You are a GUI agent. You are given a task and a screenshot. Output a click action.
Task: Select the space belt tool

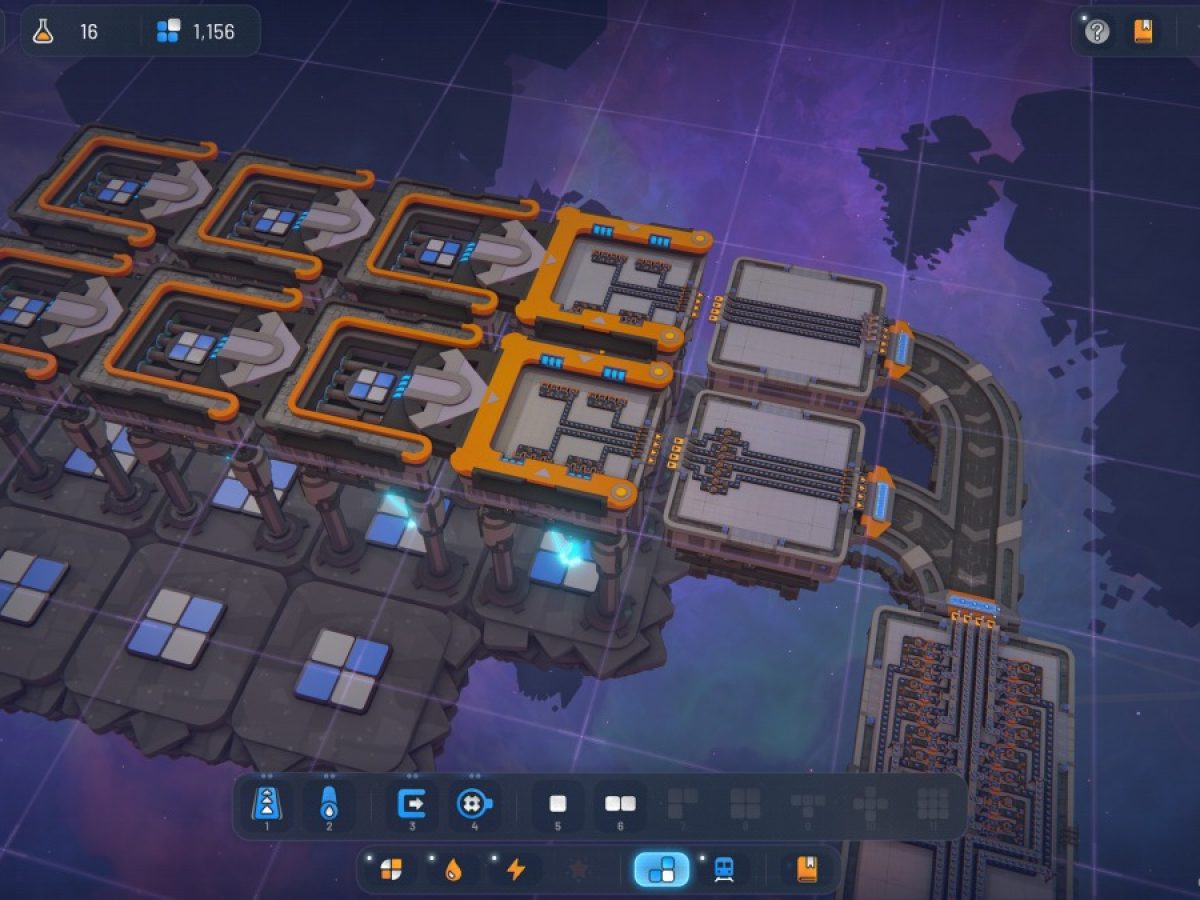(x=266, y=804)
